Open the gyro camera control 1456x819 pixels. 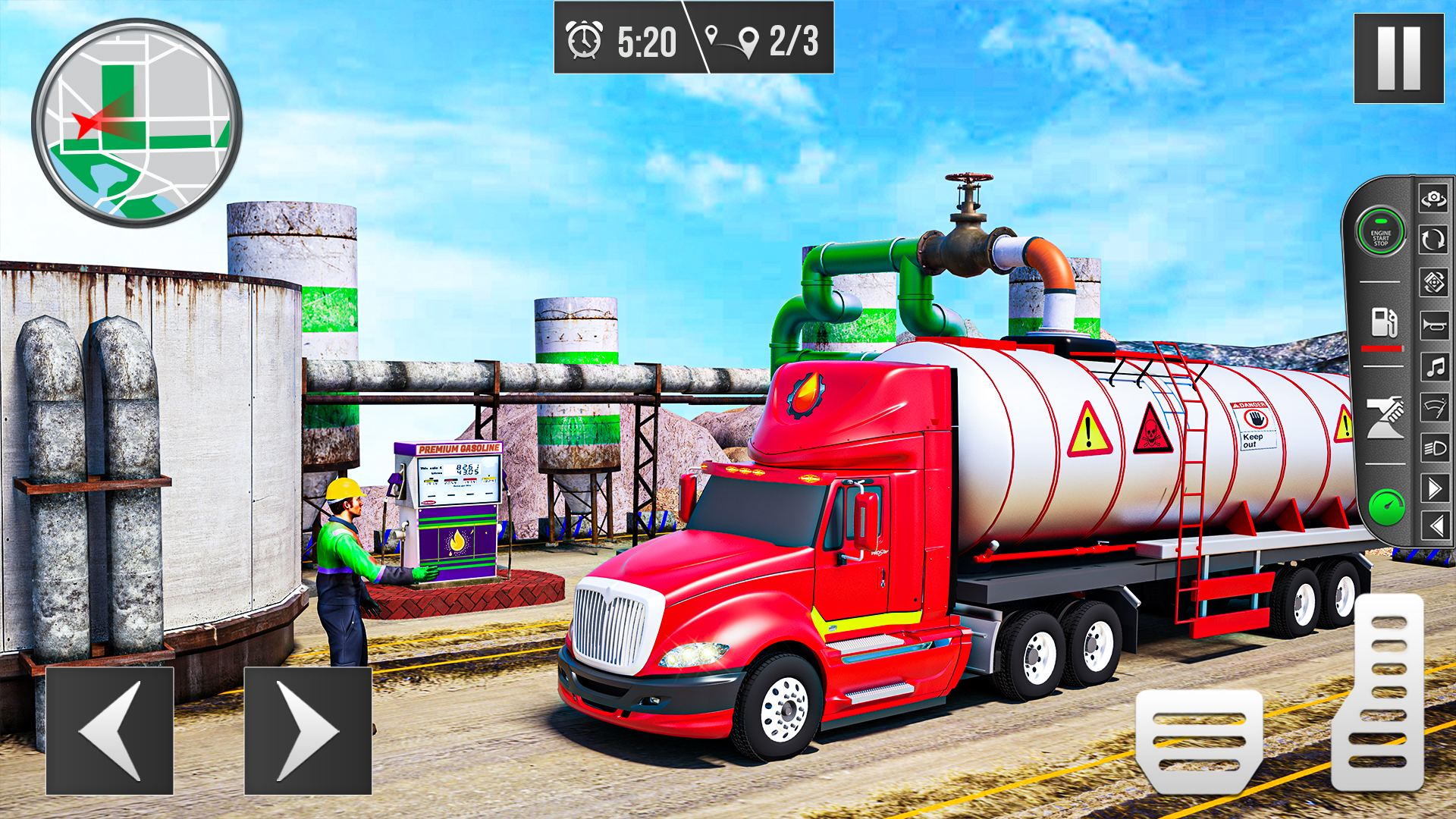[x=1432, y=284]
